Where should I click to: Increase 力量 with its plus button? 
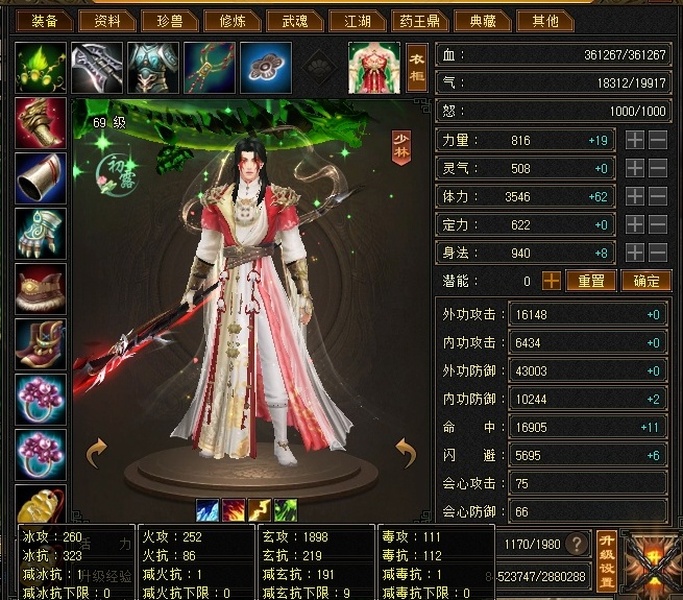635,141
